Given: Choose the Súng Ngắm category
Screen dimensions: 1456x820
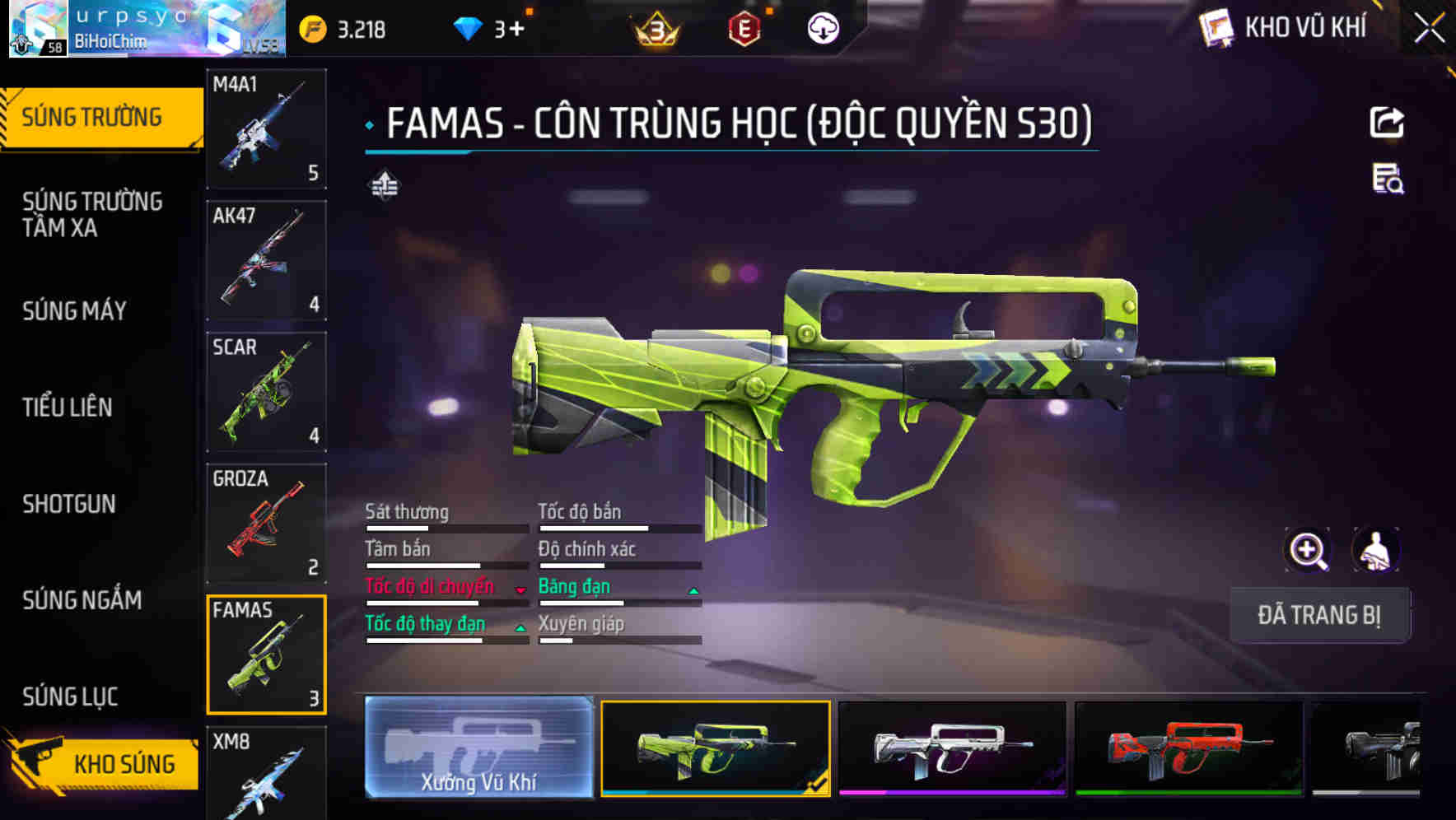Looking at the screenshot, I should point(82,600).
